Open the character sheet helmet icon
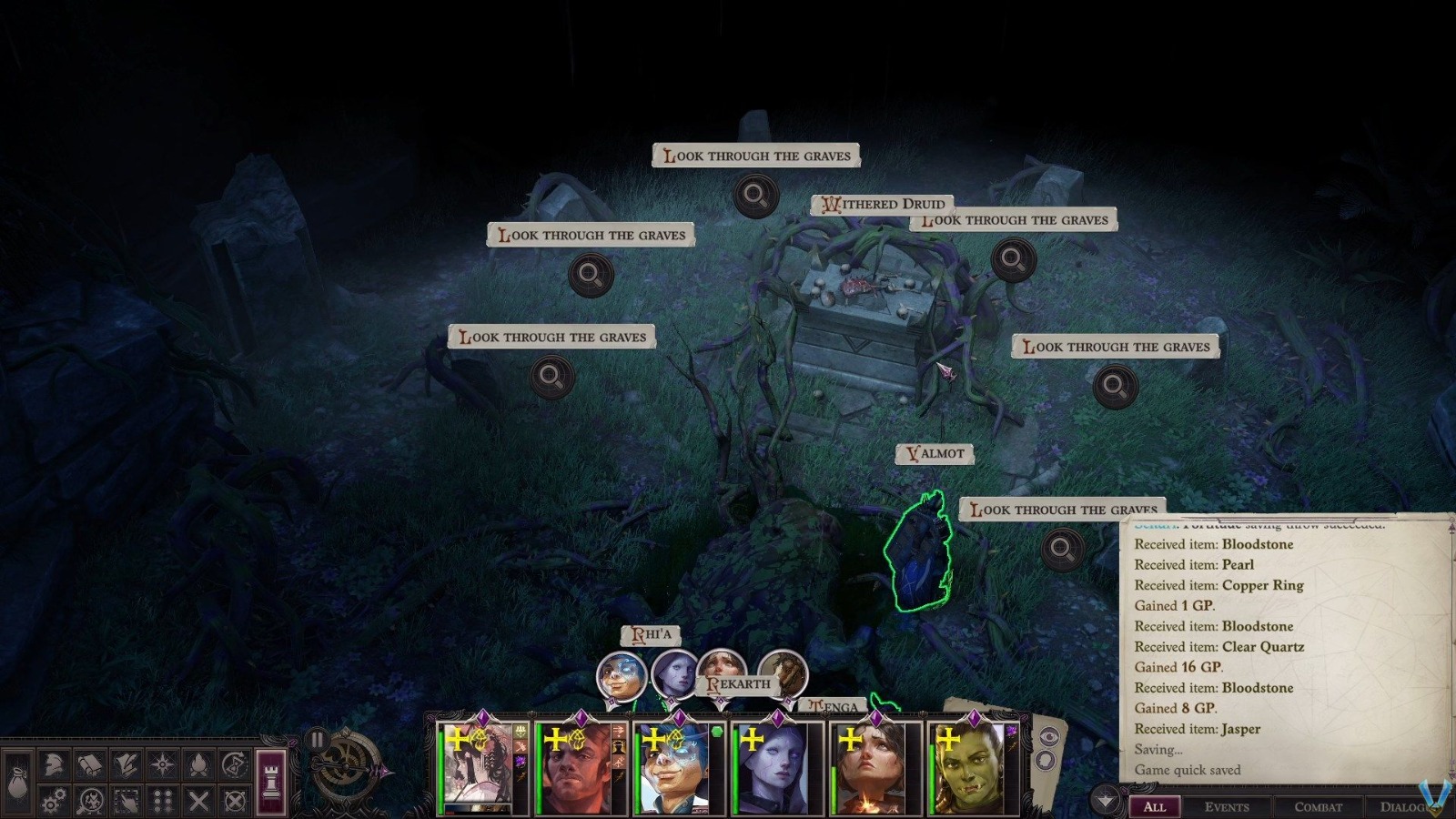The image size is (1456, 819). tap(53, 764)
